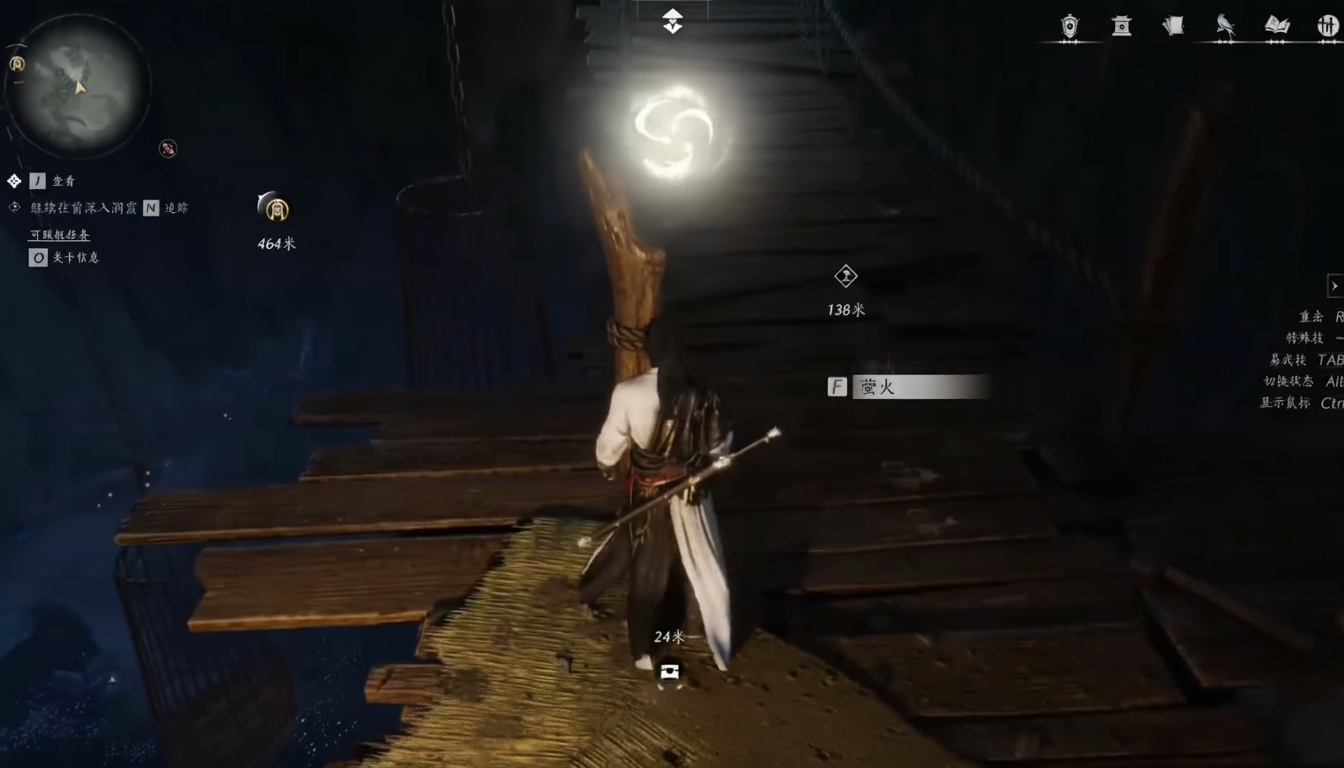The width and height of the screenshot is (1344, 768).
Task: Click the shield emblem icon in top bar
Action: pyautogui.click(x=1070, y=26)
